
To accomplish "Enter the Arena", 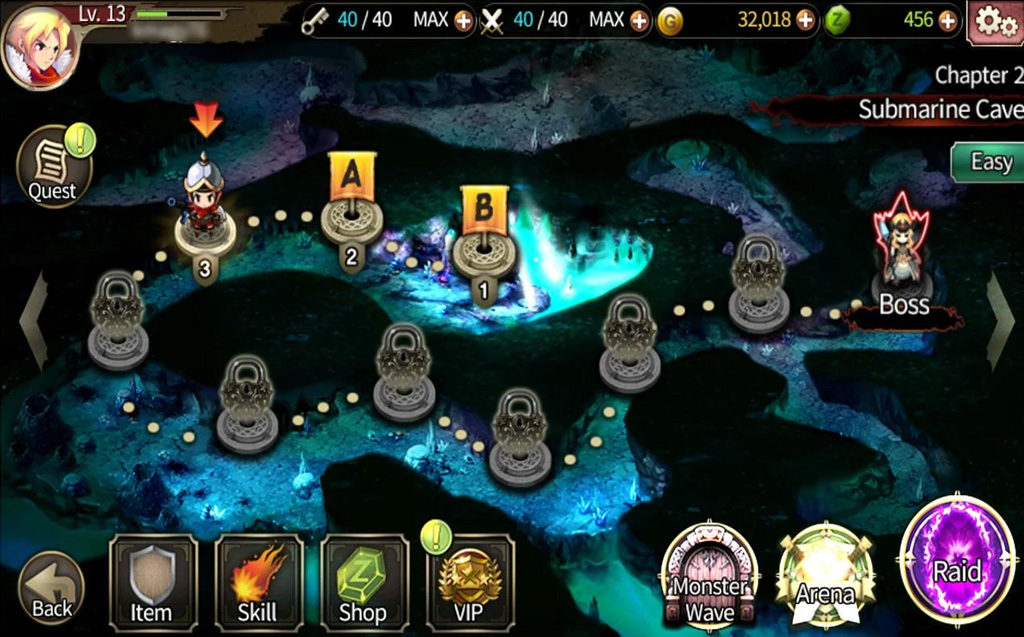I will (x=825, y=576).
